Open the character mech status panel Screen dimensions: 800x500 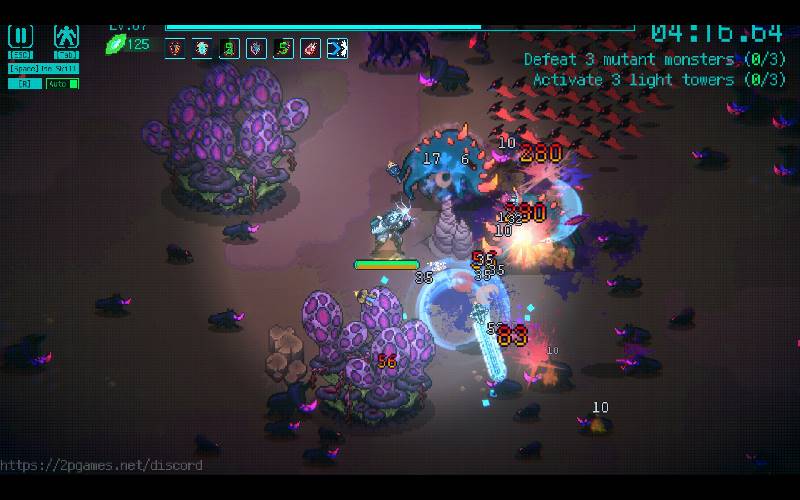(66, 37)
